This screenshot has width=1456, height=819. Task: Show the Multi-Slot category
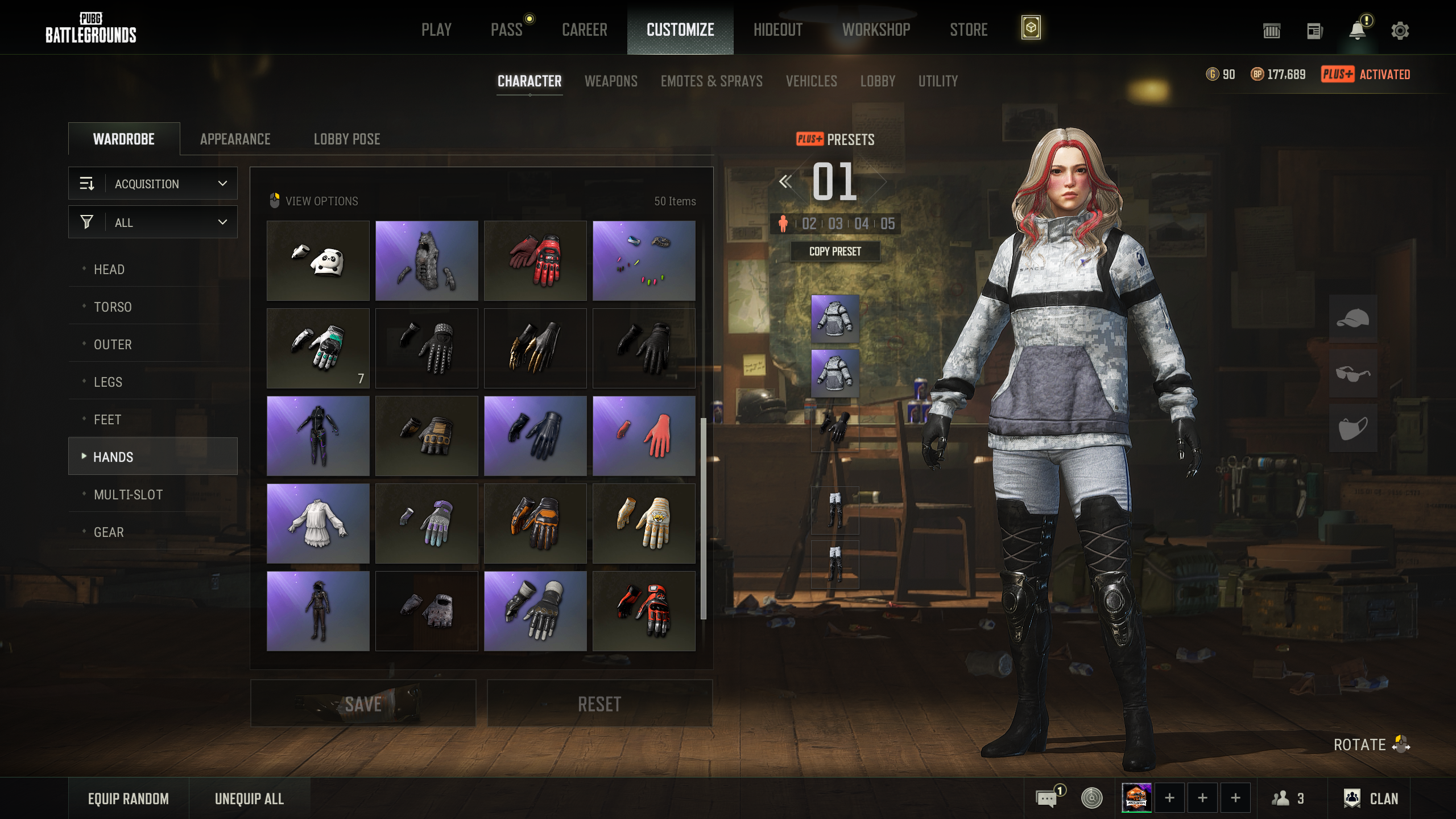[128, 495]
